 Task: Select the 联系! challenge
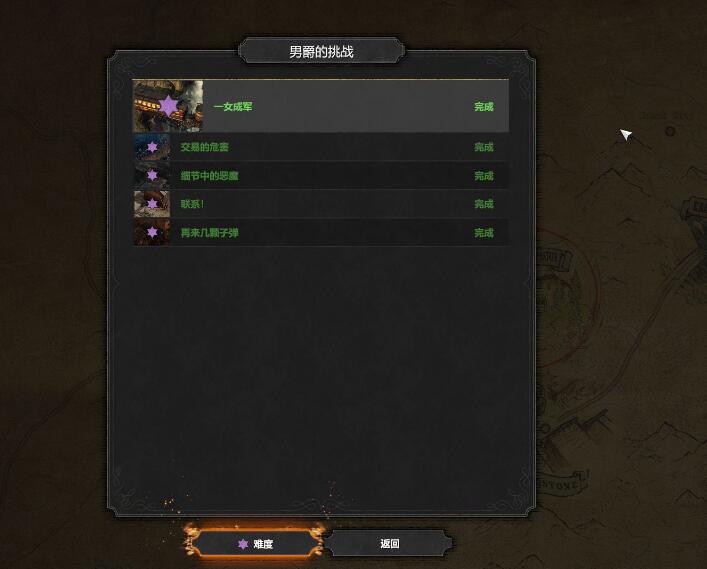click(320, 204)
